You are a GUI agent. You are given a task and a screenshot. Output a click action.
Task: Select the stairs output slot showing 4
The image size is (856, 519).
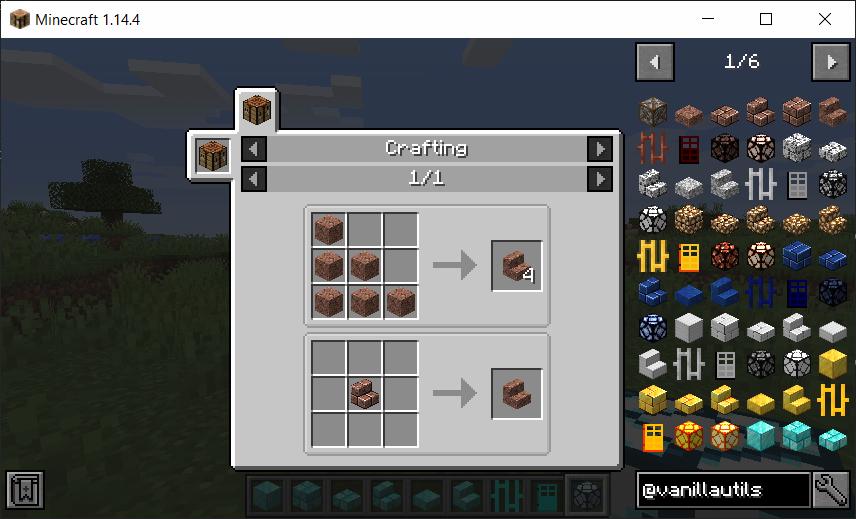[516, 266]
